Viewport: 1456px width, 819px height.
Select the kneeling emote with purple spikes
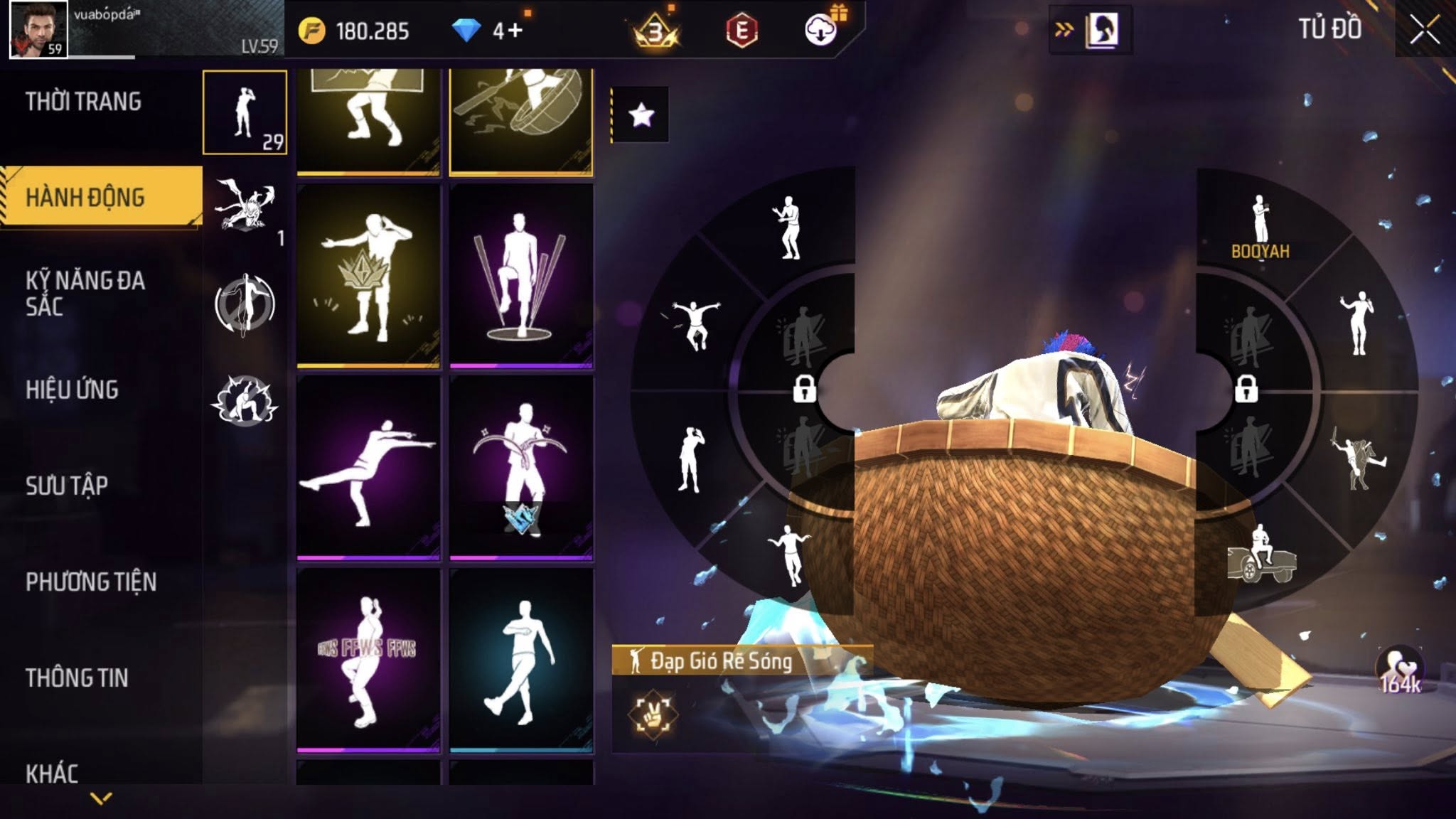click(521, 276)
